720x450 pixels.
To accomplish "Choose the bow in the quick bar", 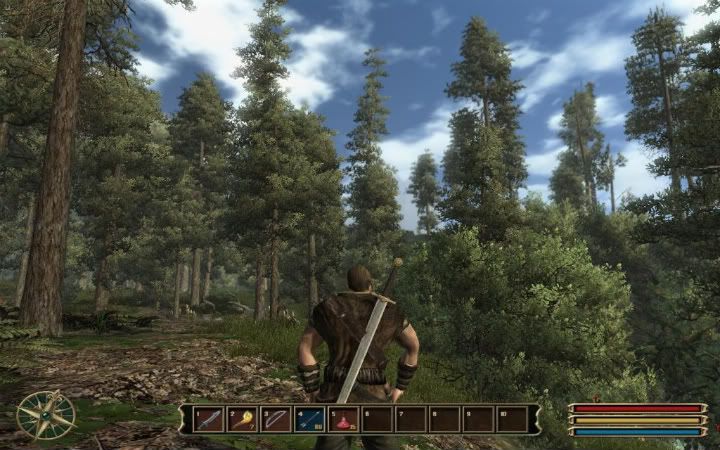I will point(276,419).
